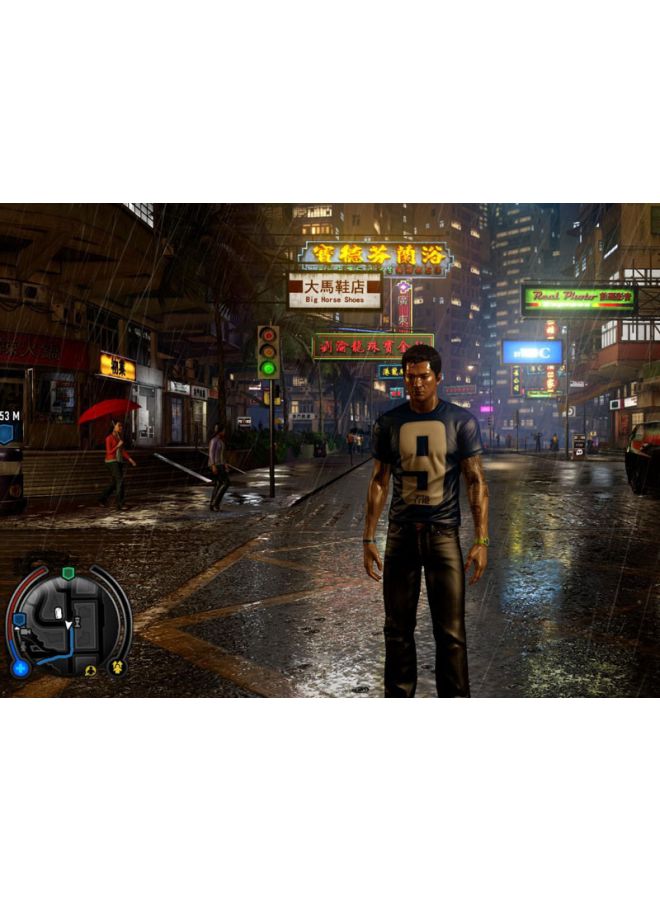
Task: Click the white player arrow on the minimap
Action: point(68,625)
